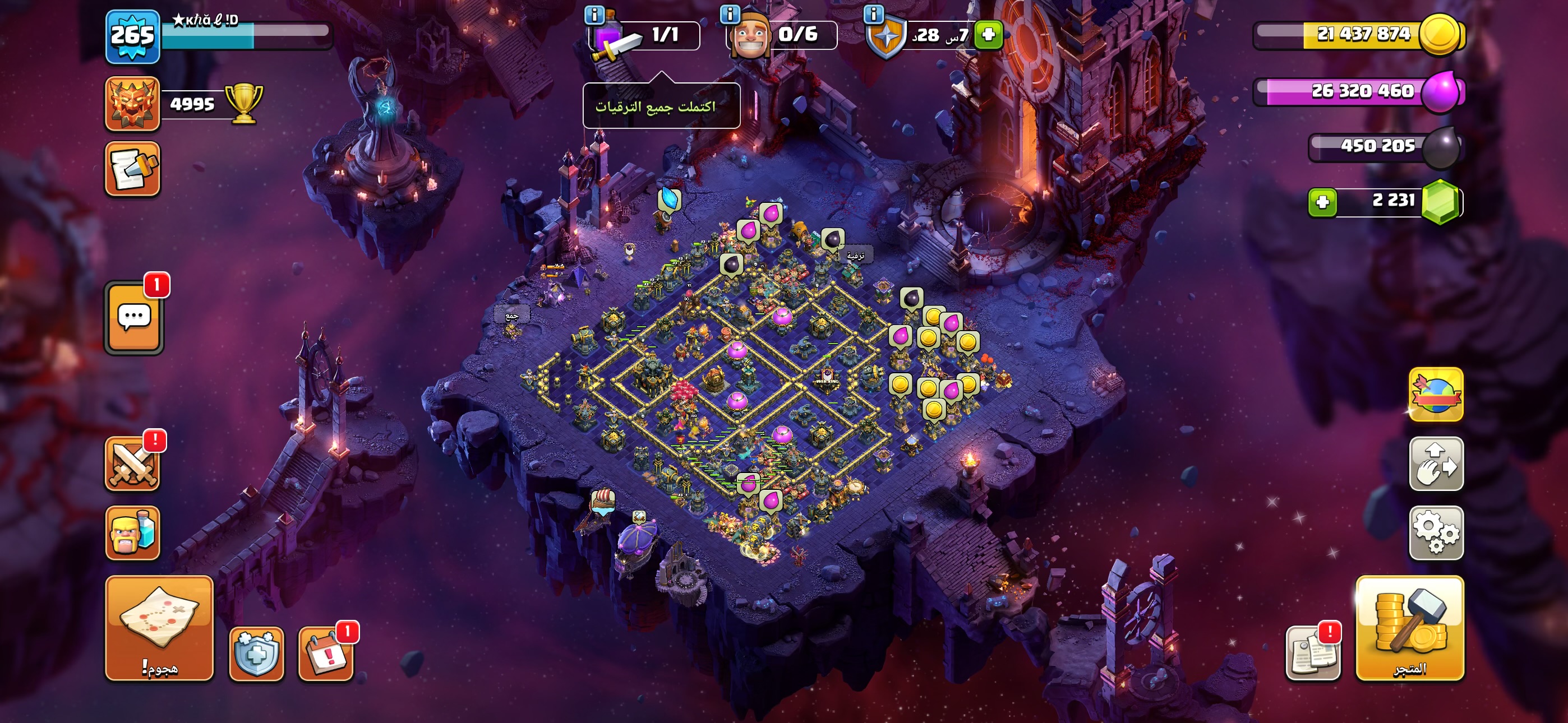Open the battle log scroll button
Image resolution: width=1568 pixels, height=723 pixels.
tap(132, 169)
